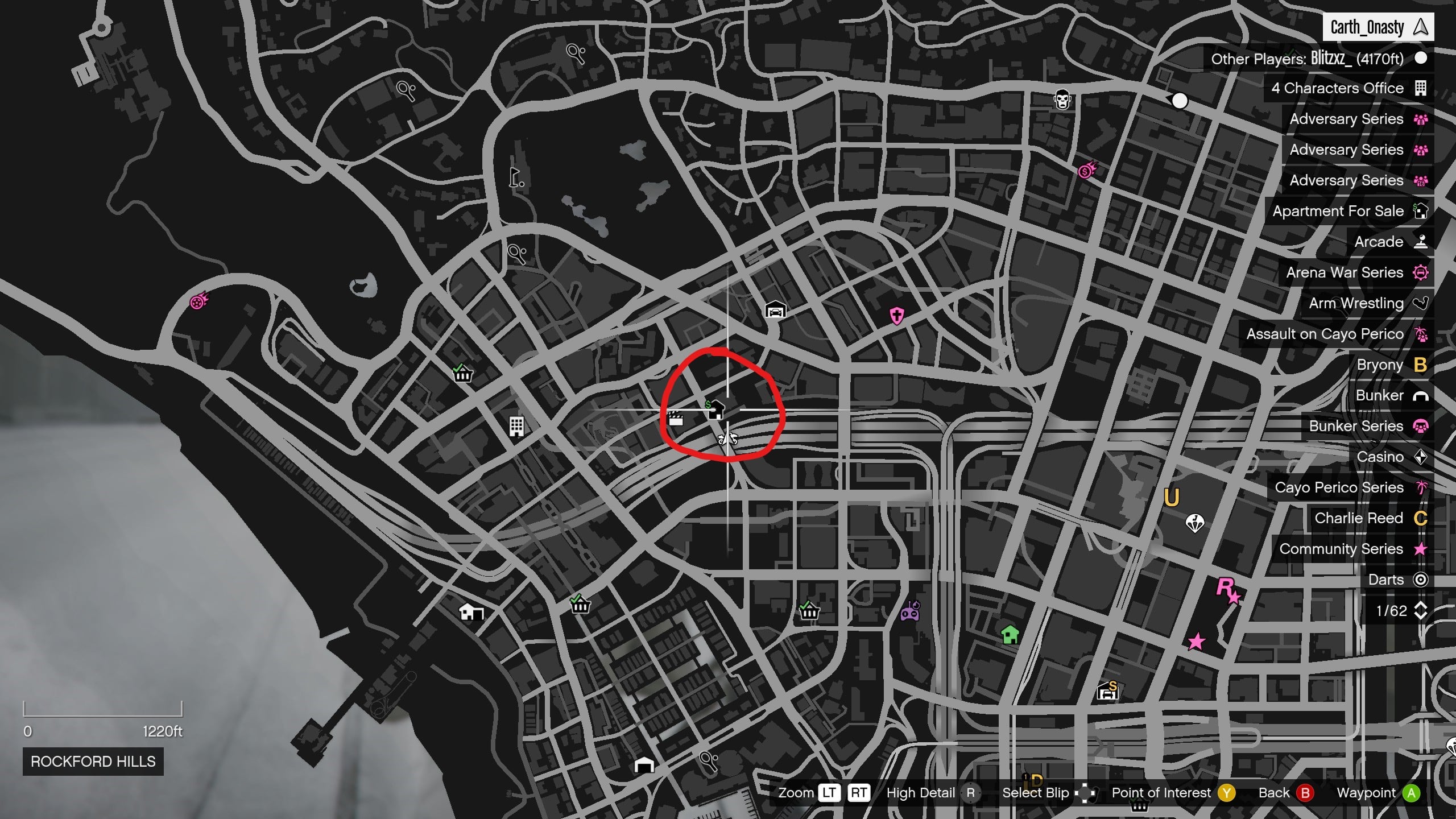Click the white player dot for Blitzxz_

point(1182,101)
